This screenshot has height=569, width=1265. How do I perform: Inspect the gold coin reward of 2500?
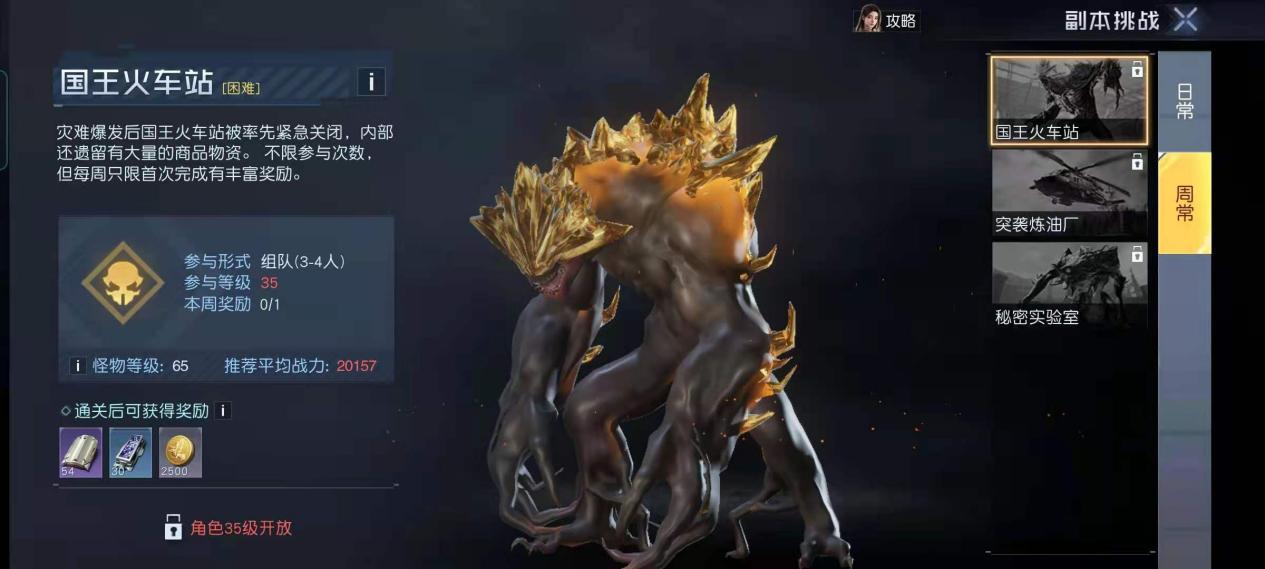(180, 453)
